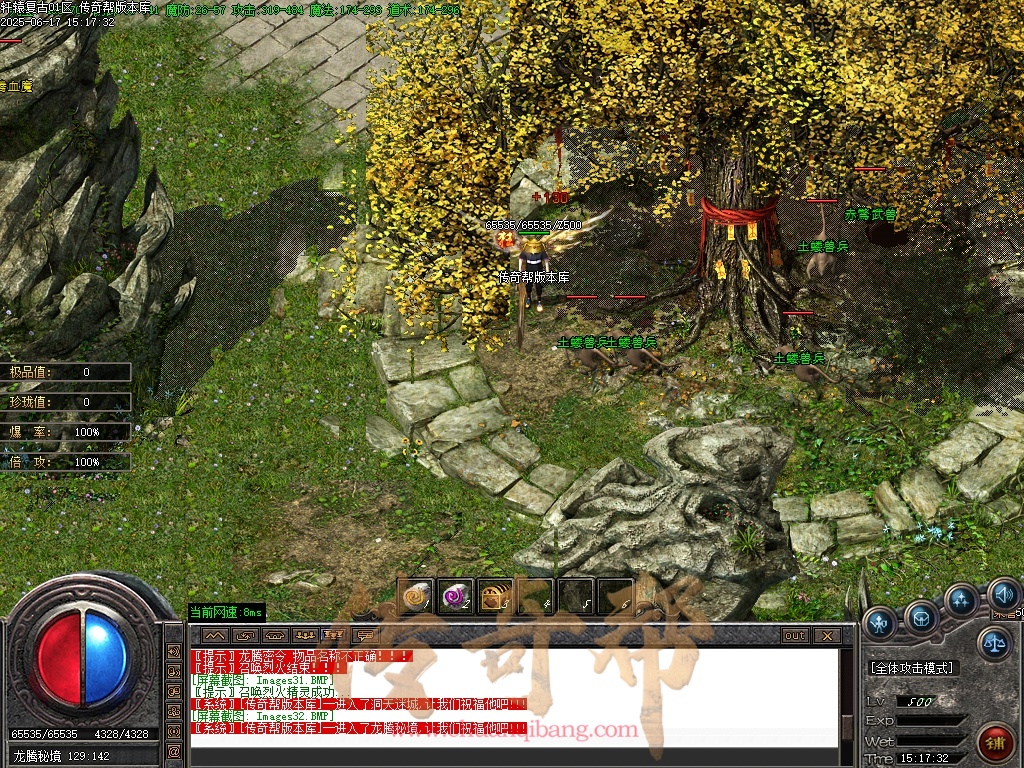Use the orange spiral scroll in belt slot 1
Viewport: 1024px width, 768px height.
[x=414, y=596]
